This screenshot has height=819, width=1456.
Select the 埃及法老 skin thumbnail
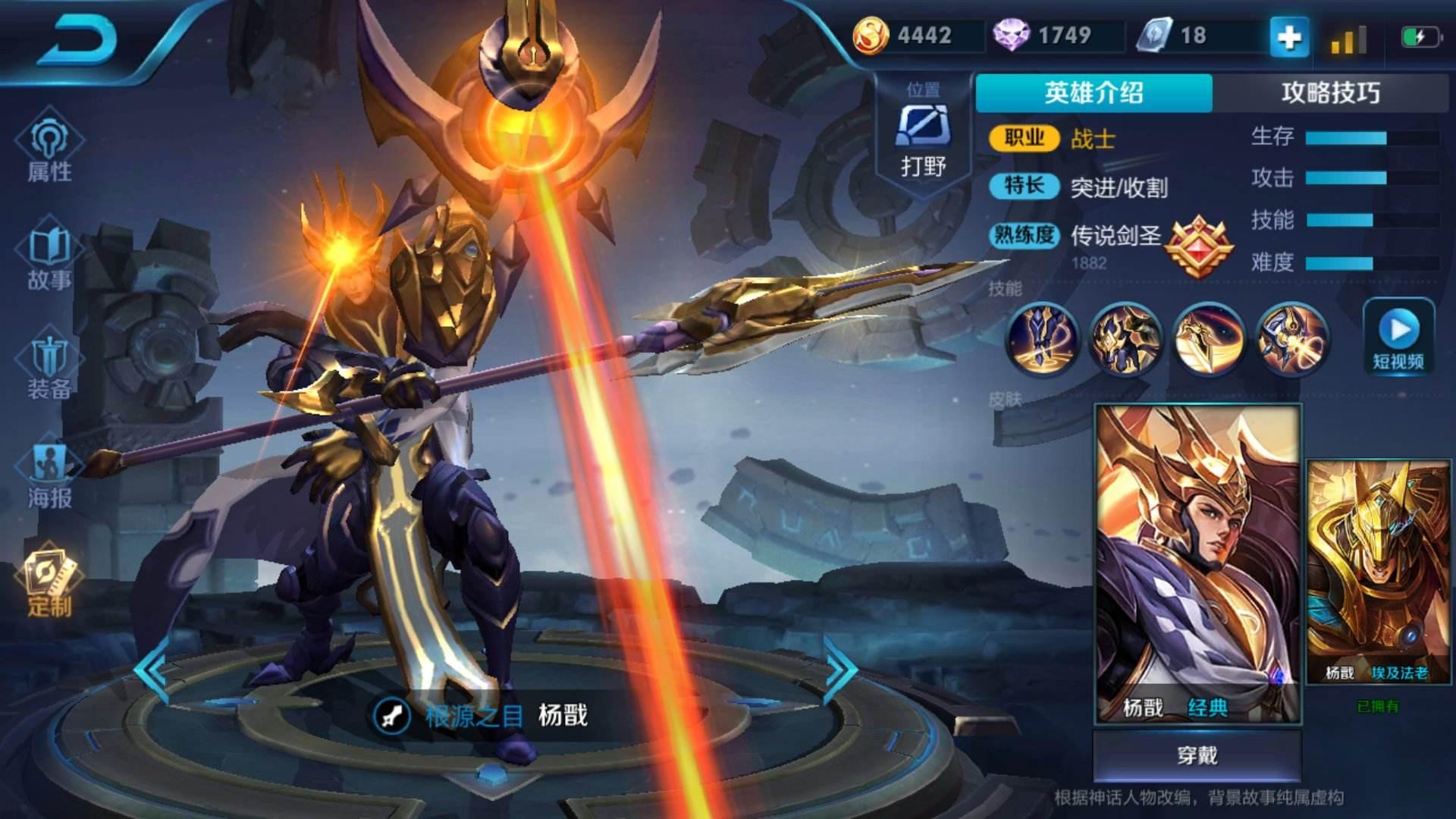pos(1377,572)
